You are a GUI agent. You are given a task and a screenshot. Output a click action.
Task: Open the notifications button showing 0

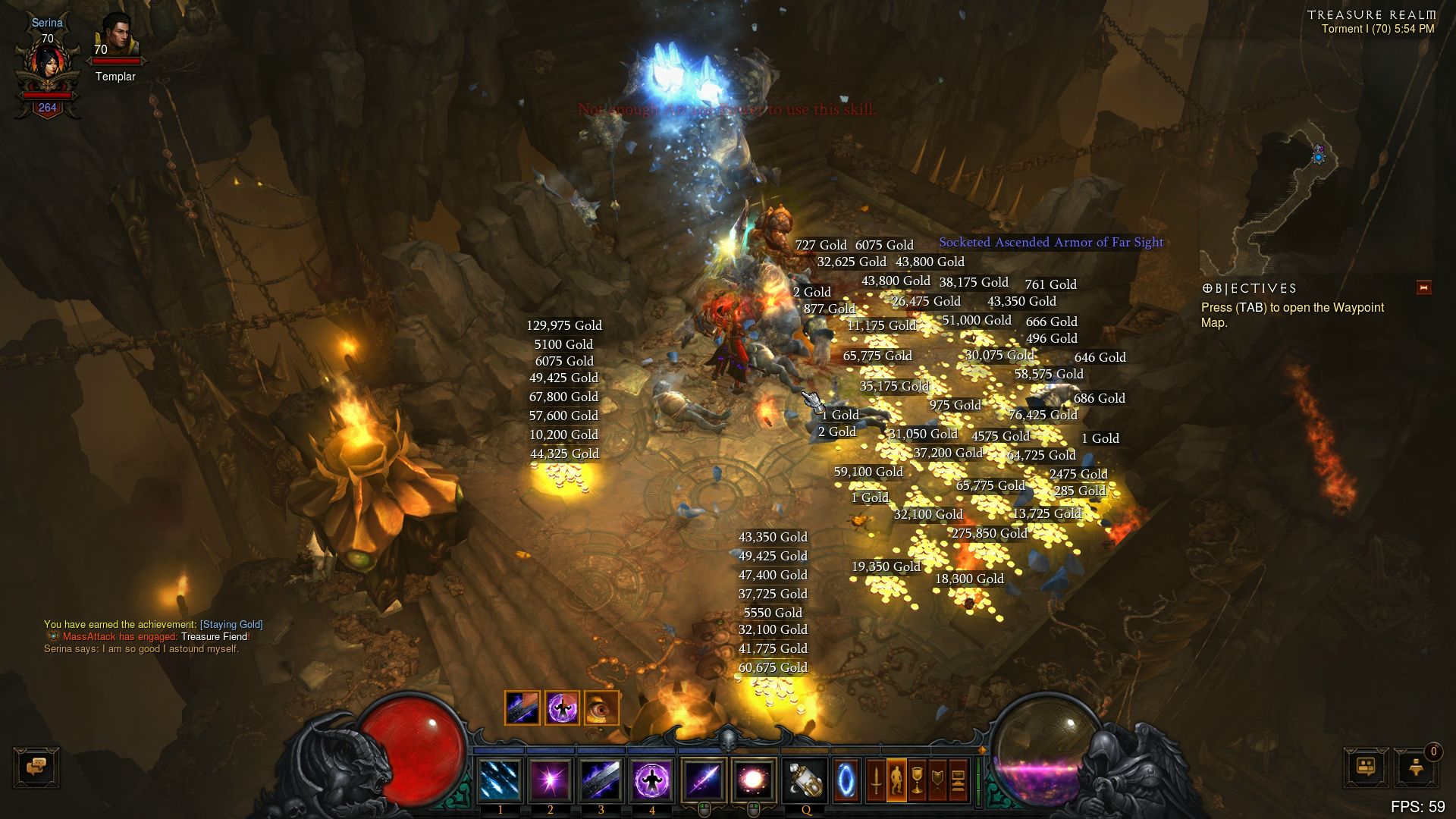coord(1417,767)
